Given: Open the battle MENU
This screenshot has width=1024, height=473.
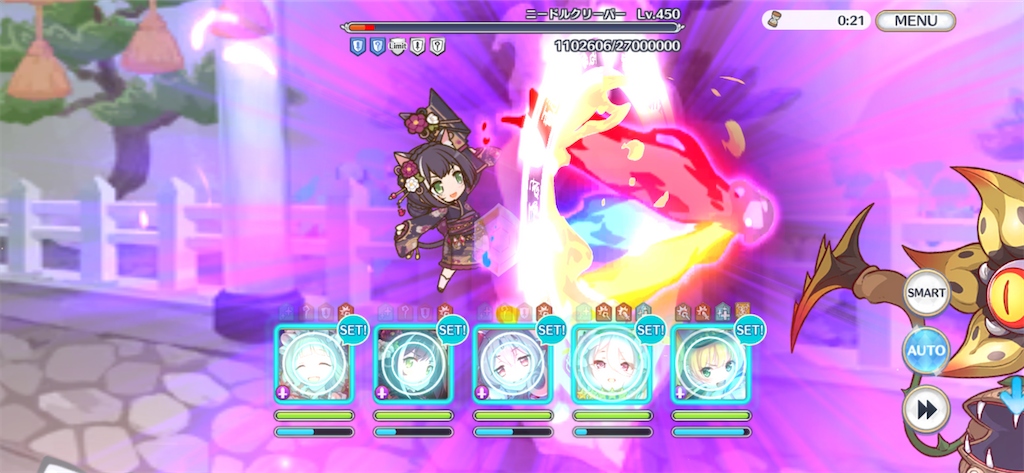Looking at the screenshot, I should point(915,20).
